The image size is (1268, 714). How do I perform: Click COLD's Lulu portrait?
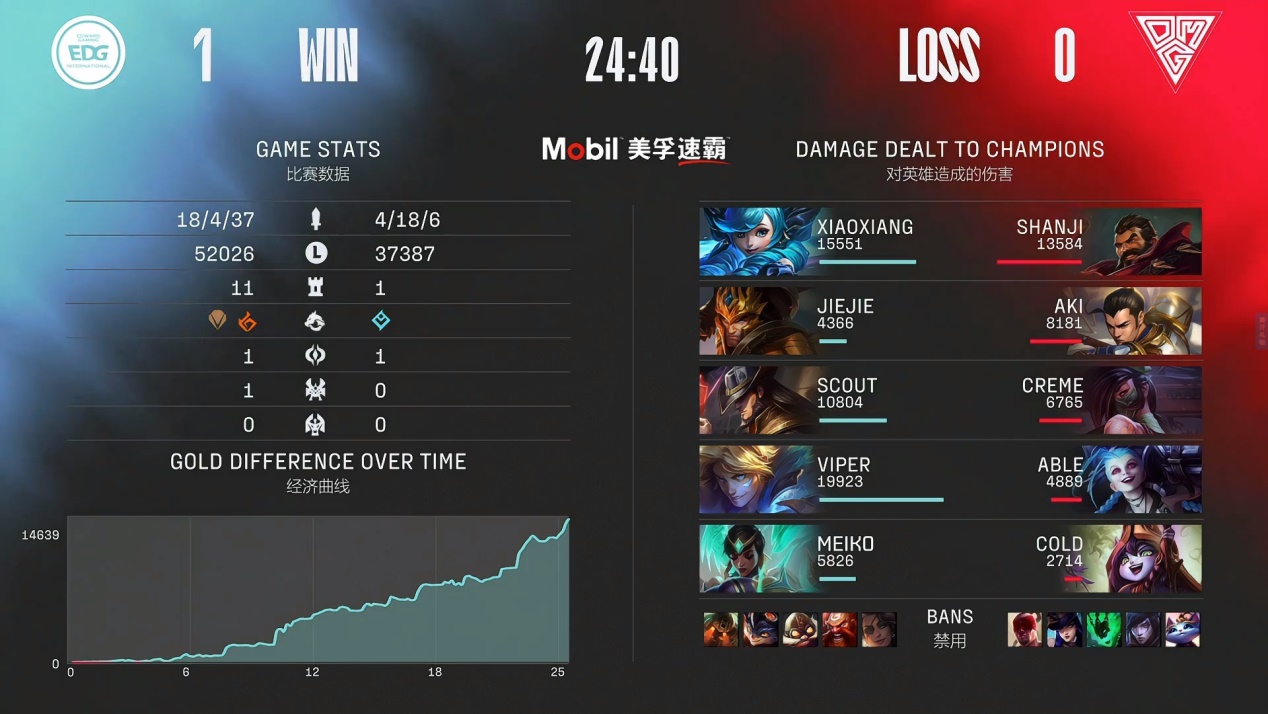tap(1144, 559)
